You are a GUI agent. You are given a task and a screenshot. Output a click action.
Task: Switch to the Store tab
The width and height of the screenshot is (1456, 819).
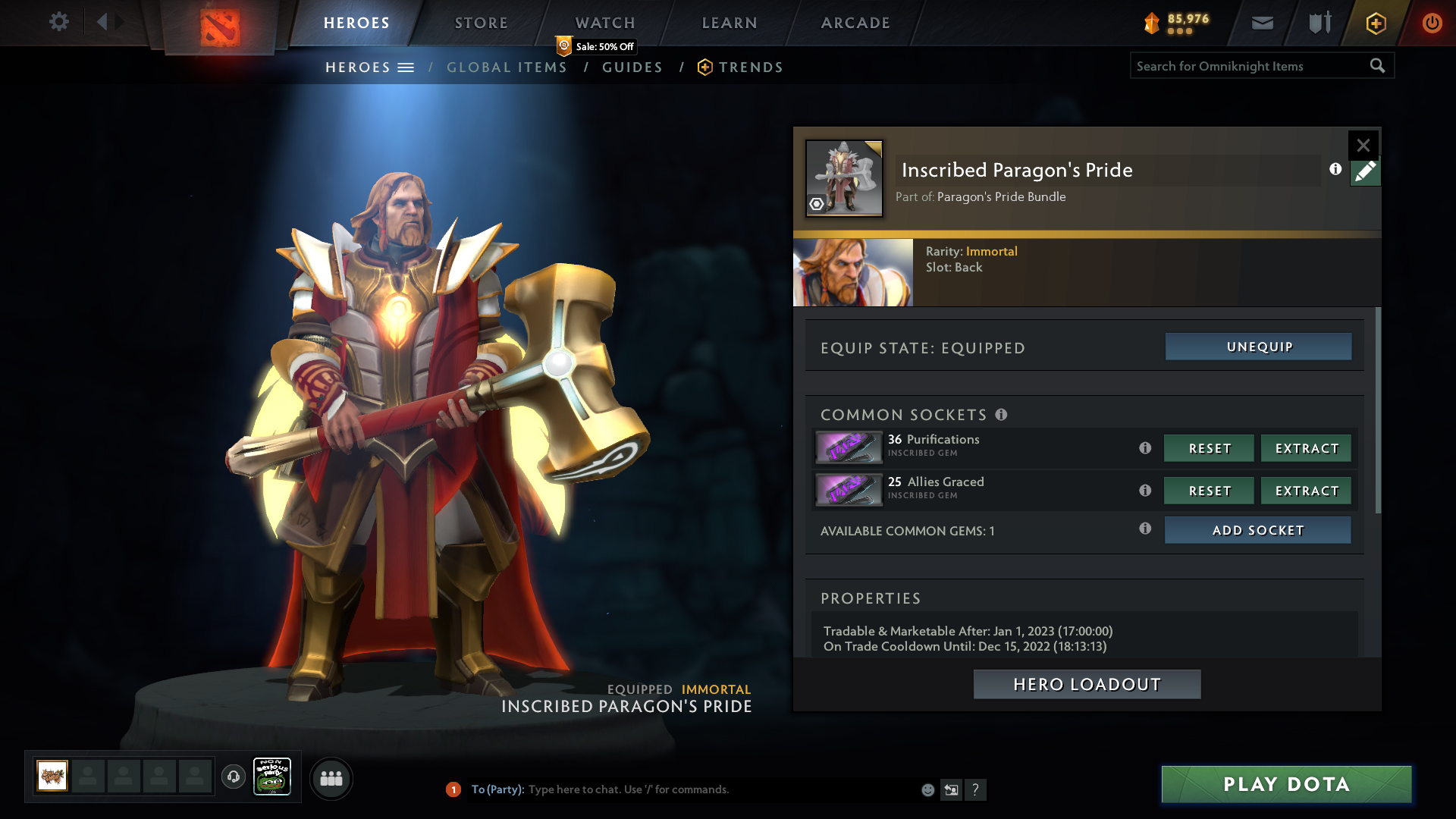click(x=481, y=23)
